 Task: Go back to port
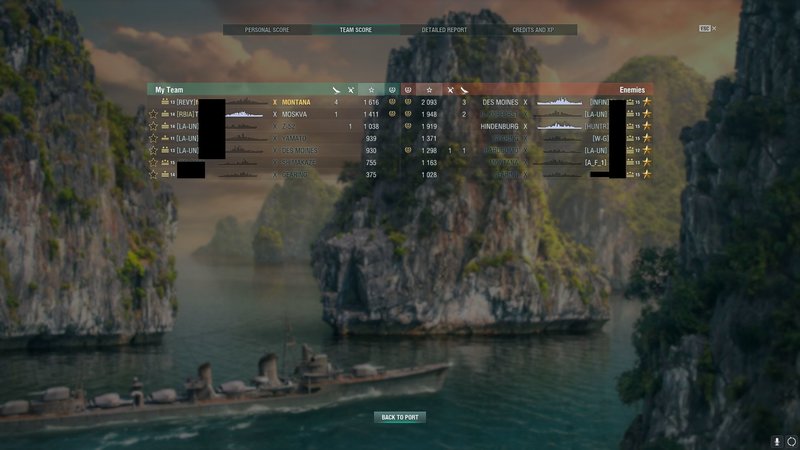[x=400, y=417]
